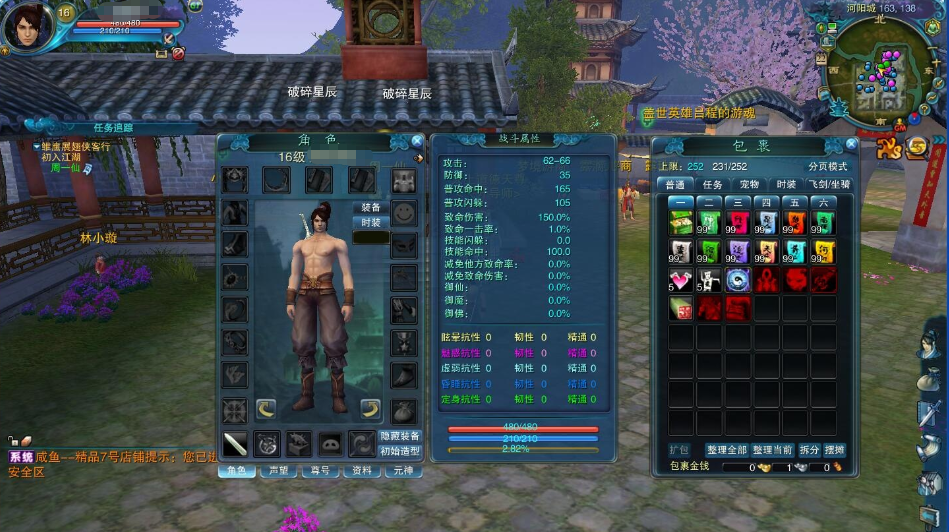
Task: Open the 飞剑/坐骑 mount tab in the bag
Action: click(x=829, y=185)
